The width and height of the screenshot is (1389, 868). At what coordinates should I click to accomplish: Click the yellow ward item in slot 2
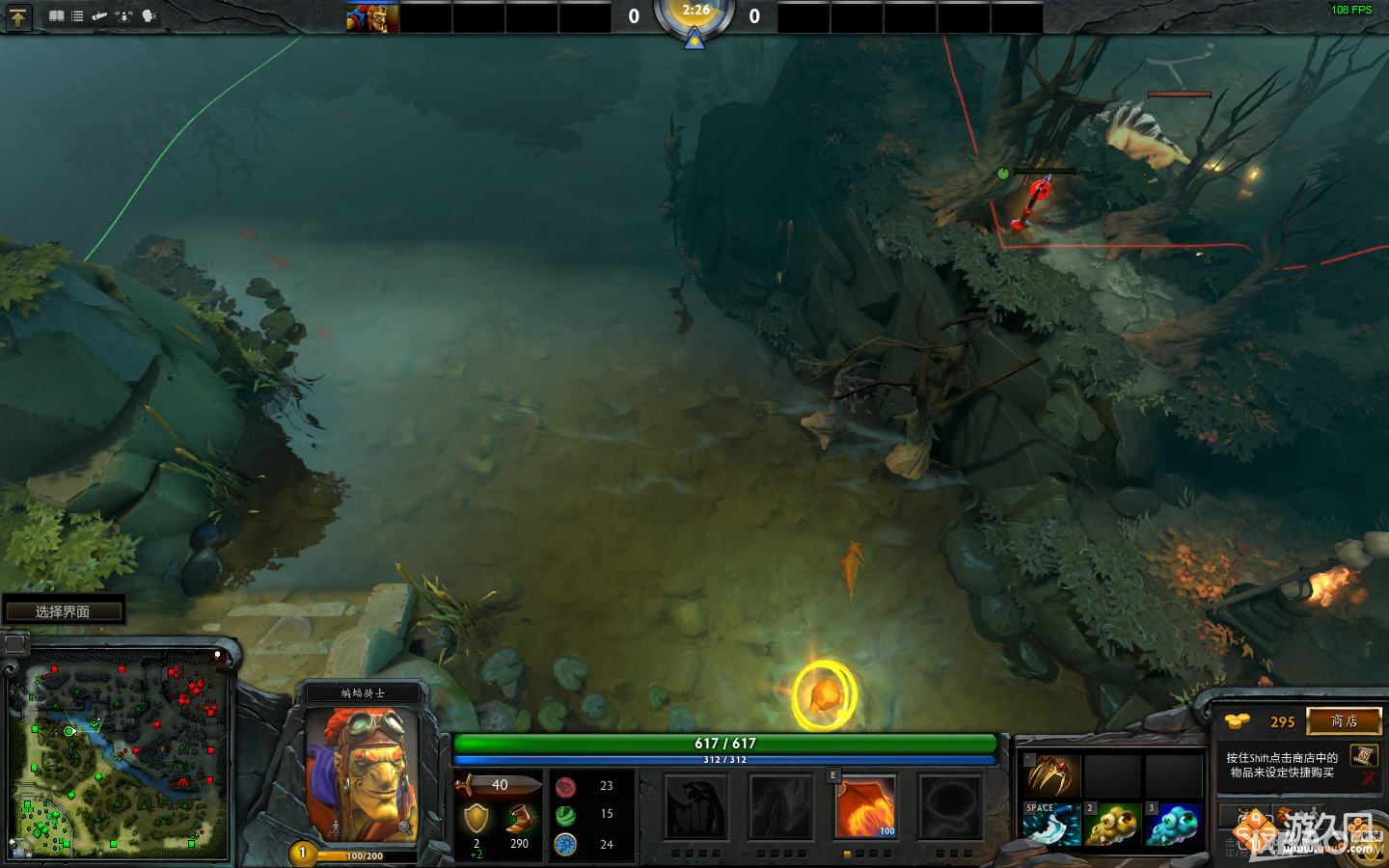tap(1114, 826)
